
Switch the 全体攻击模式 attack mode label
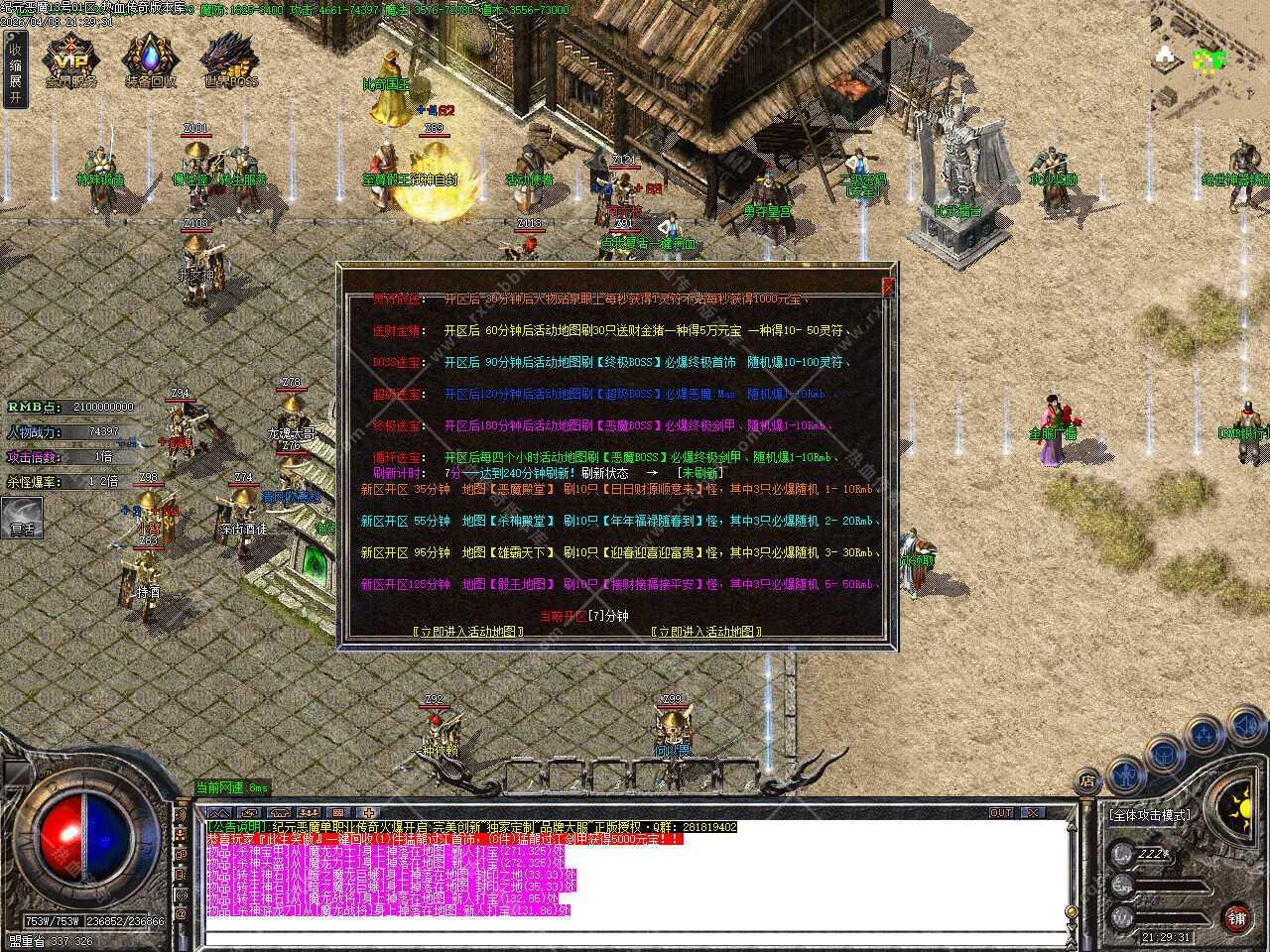point(1150,815)
